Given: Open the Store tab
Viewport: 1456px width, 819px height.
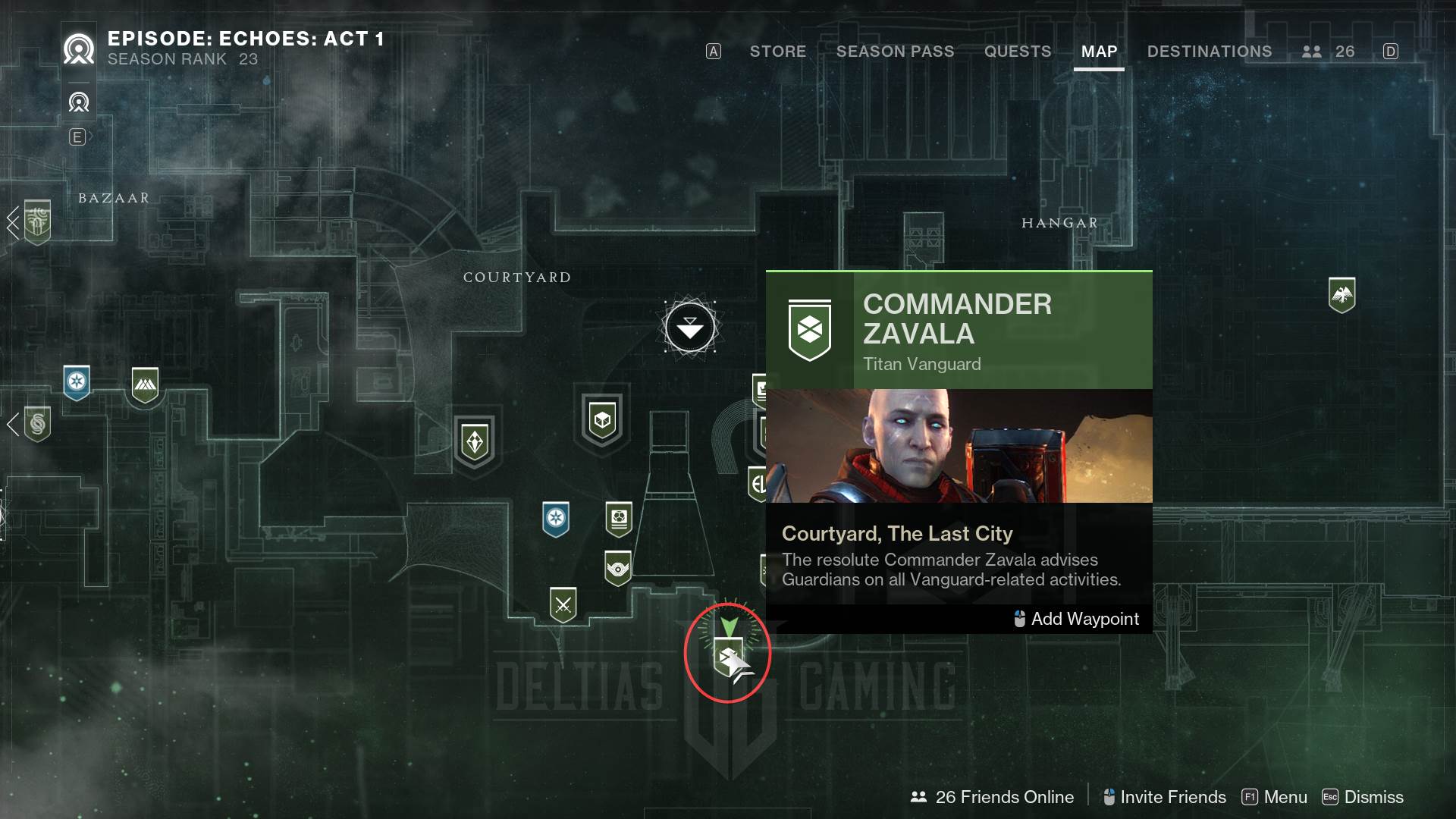Looking at the screenshot, I should [777, 52].
